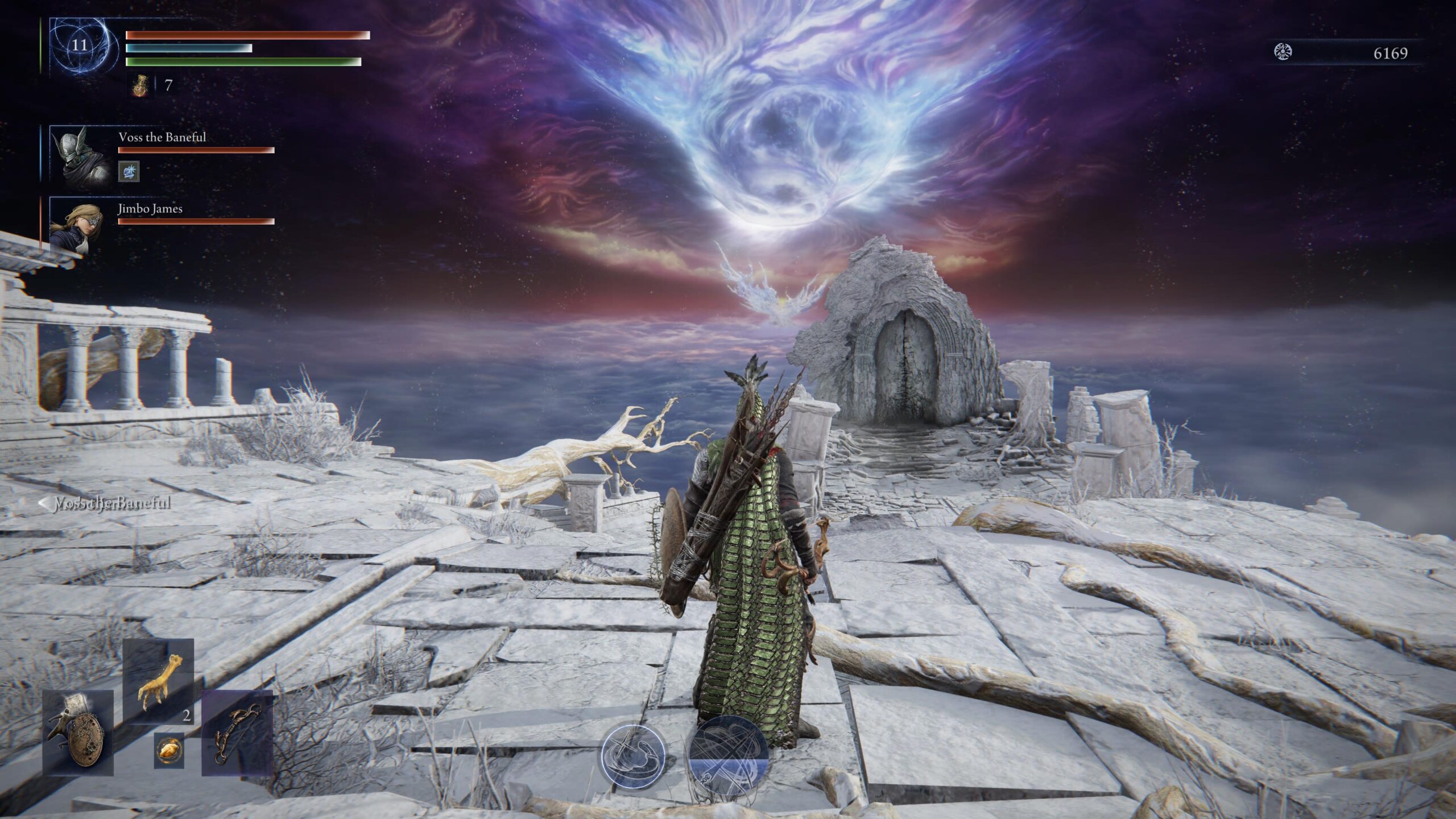Click the Voss the Baneful off-screen marker
This screenshot has width=1456, height=819.
(x=105, y=503)
